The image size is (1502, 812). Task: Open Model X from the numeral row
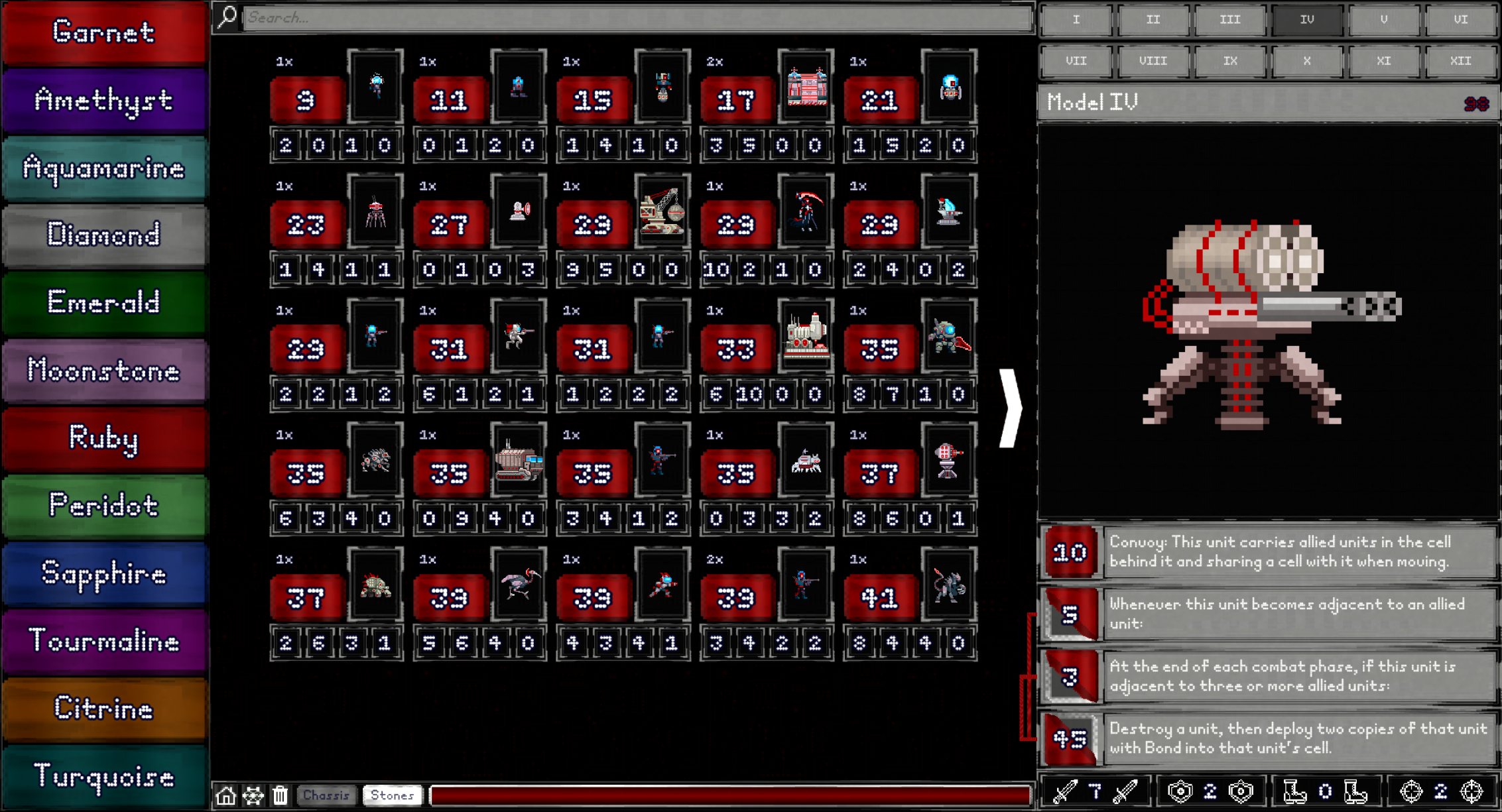[1306, 60]
